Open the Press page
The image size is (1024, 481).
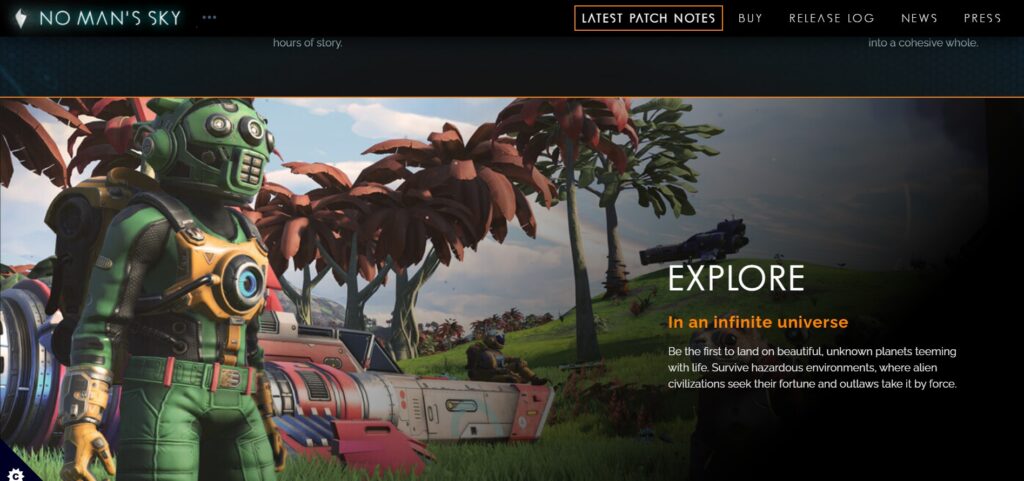(x=982, y=18)
